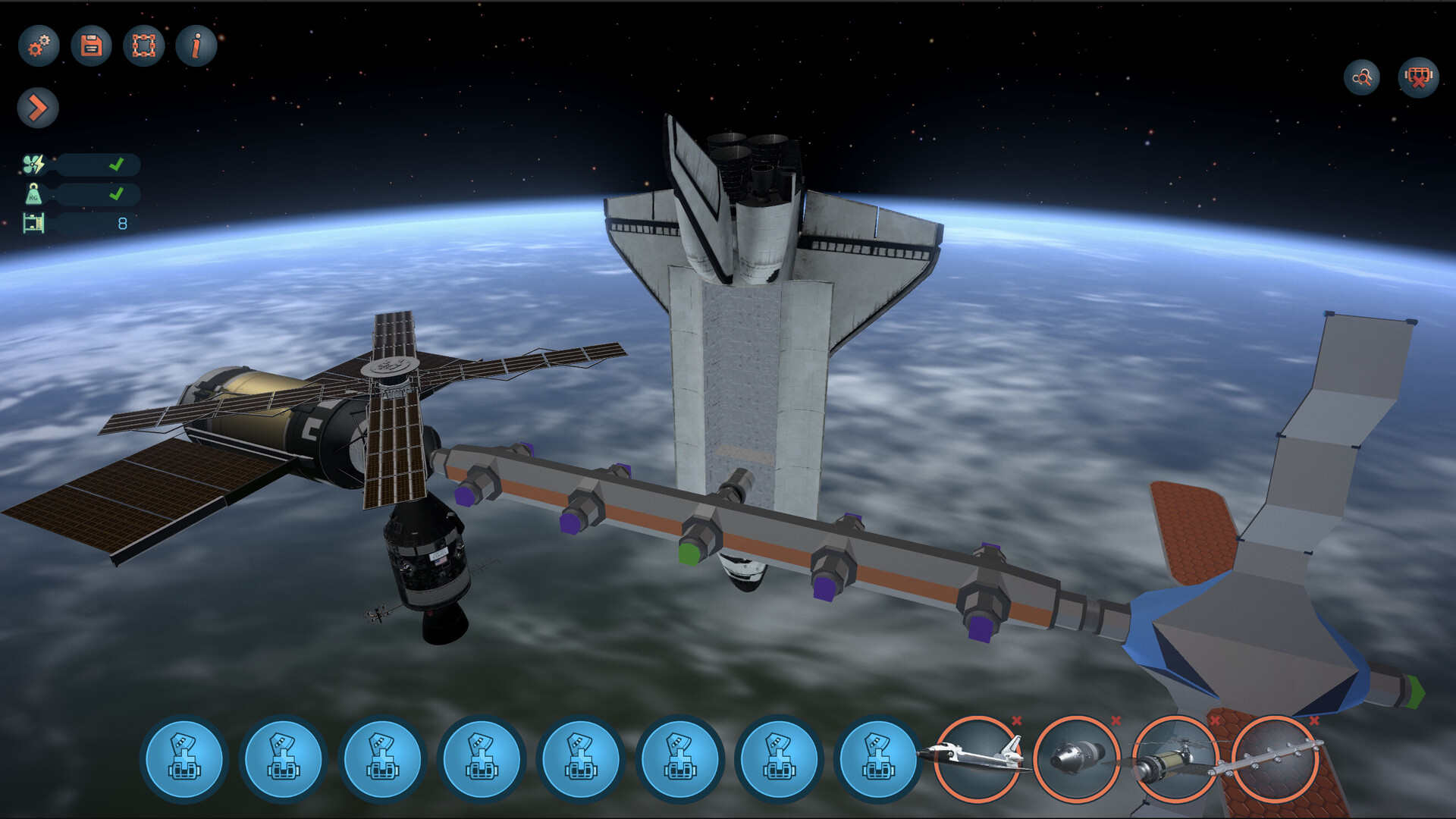Click the power status checkmark
Screen dimensions: 1456x819
pos(117,163)
